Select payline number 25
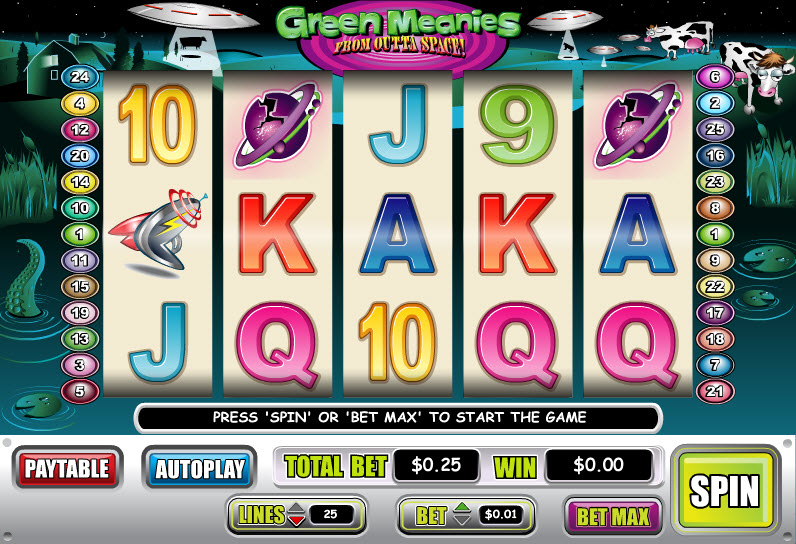This screenshot has height=544, width=796. click(x=715, y=129)
